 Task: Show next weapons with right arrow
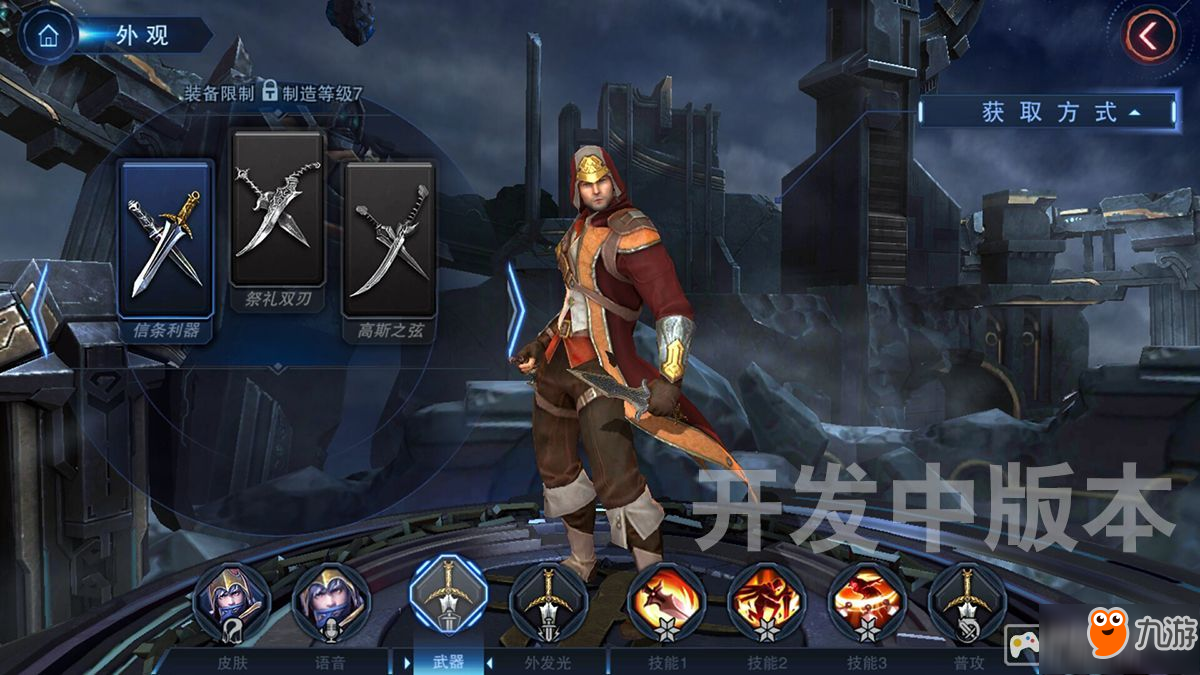[x=515, y=309]
